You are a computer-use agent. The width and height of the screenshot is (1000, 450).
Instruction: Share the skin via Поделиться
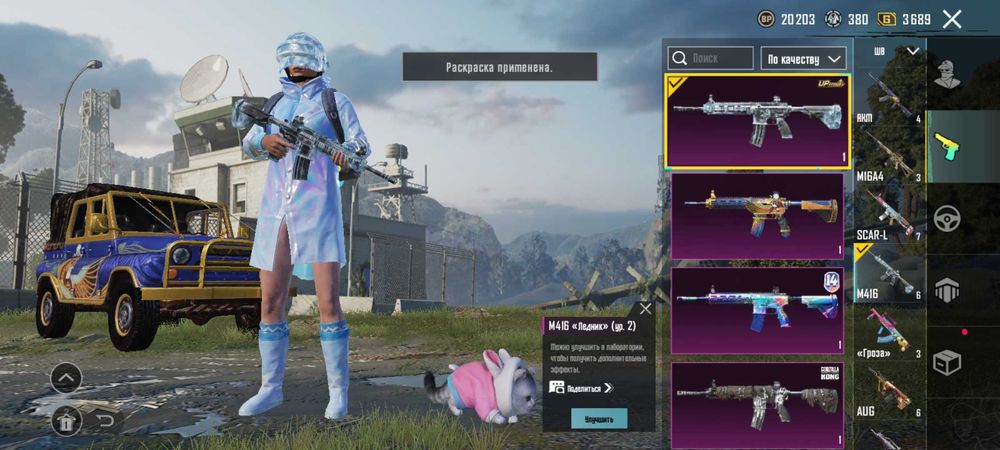click(x=582, y=387)
